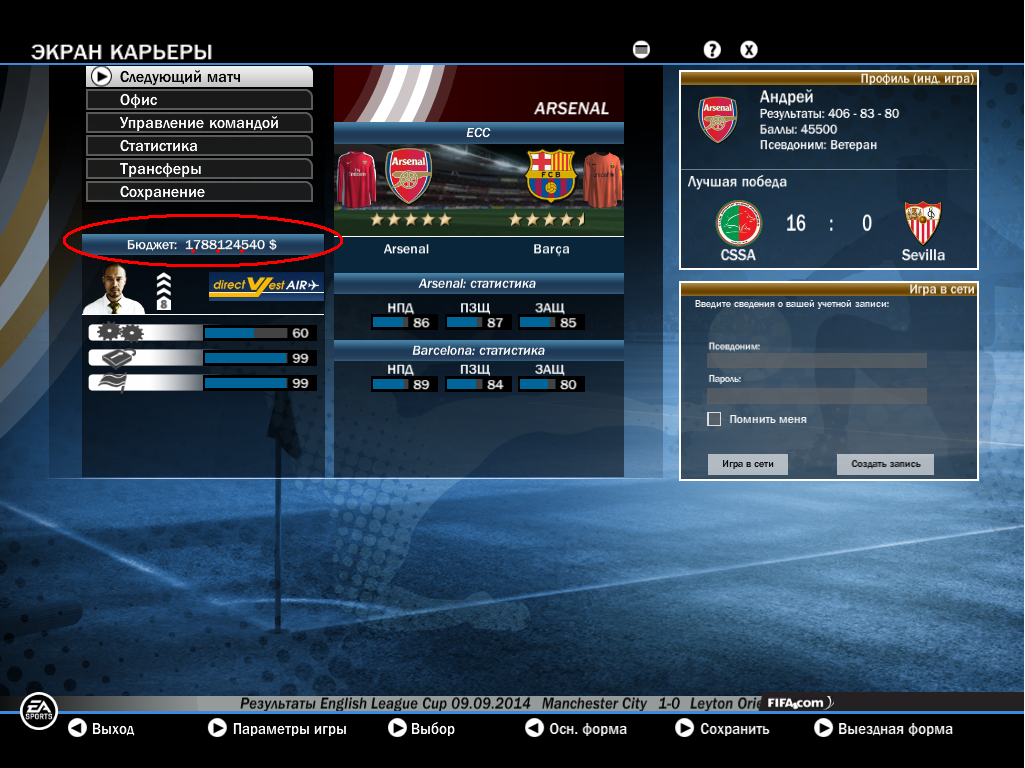Select the Следующий матч menu entry
The height and width of the screenshot is (768, 1025).
200,77
